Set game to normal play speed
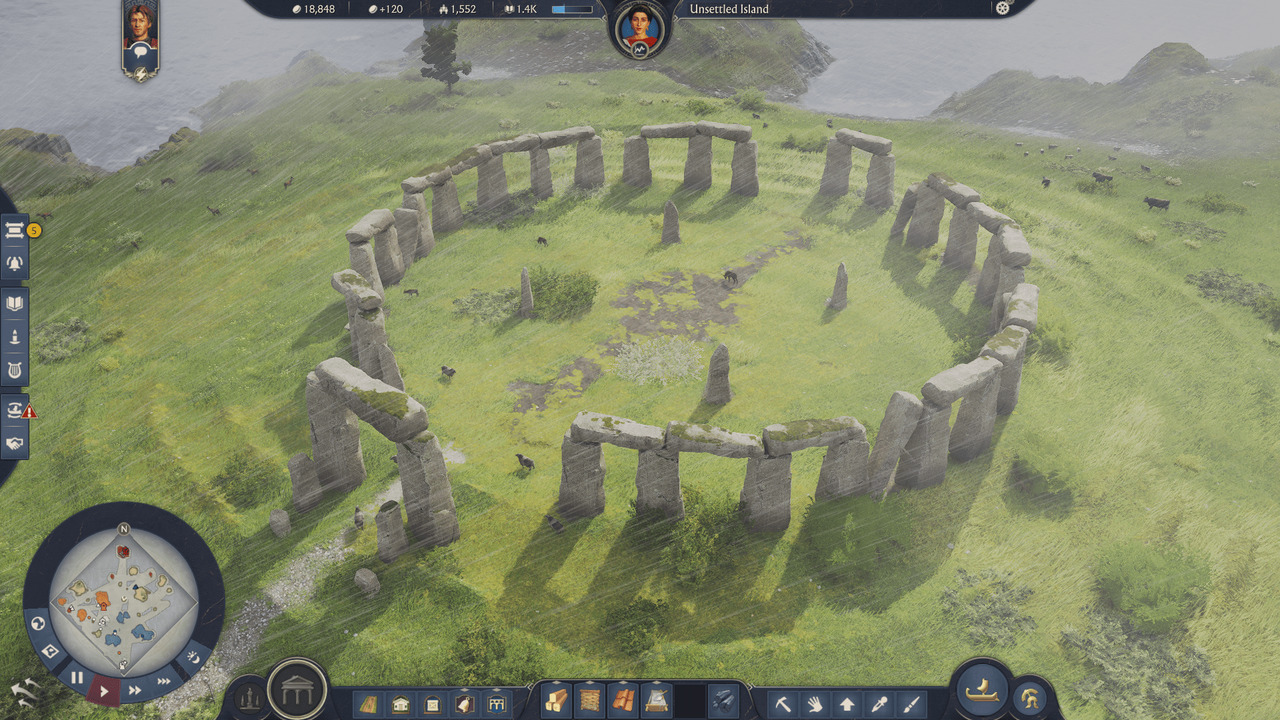This screenshot has width=1280, height=720. click(104, 690)
